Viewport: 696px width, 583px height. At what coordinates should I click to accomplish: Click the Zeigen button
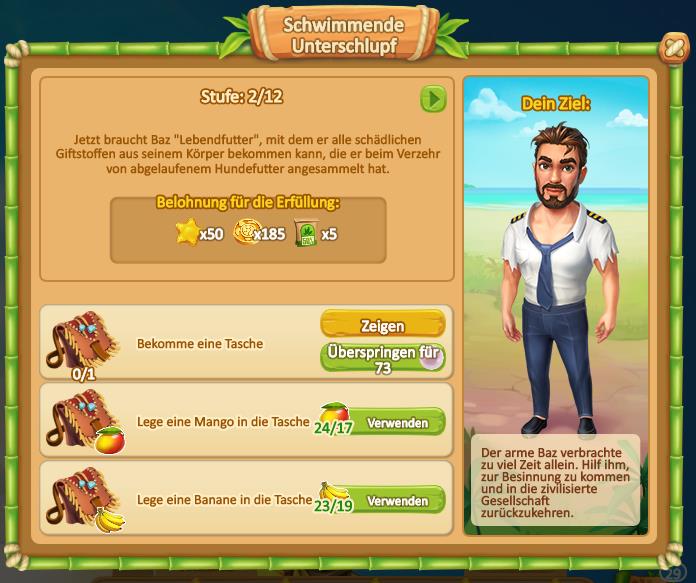382,325
